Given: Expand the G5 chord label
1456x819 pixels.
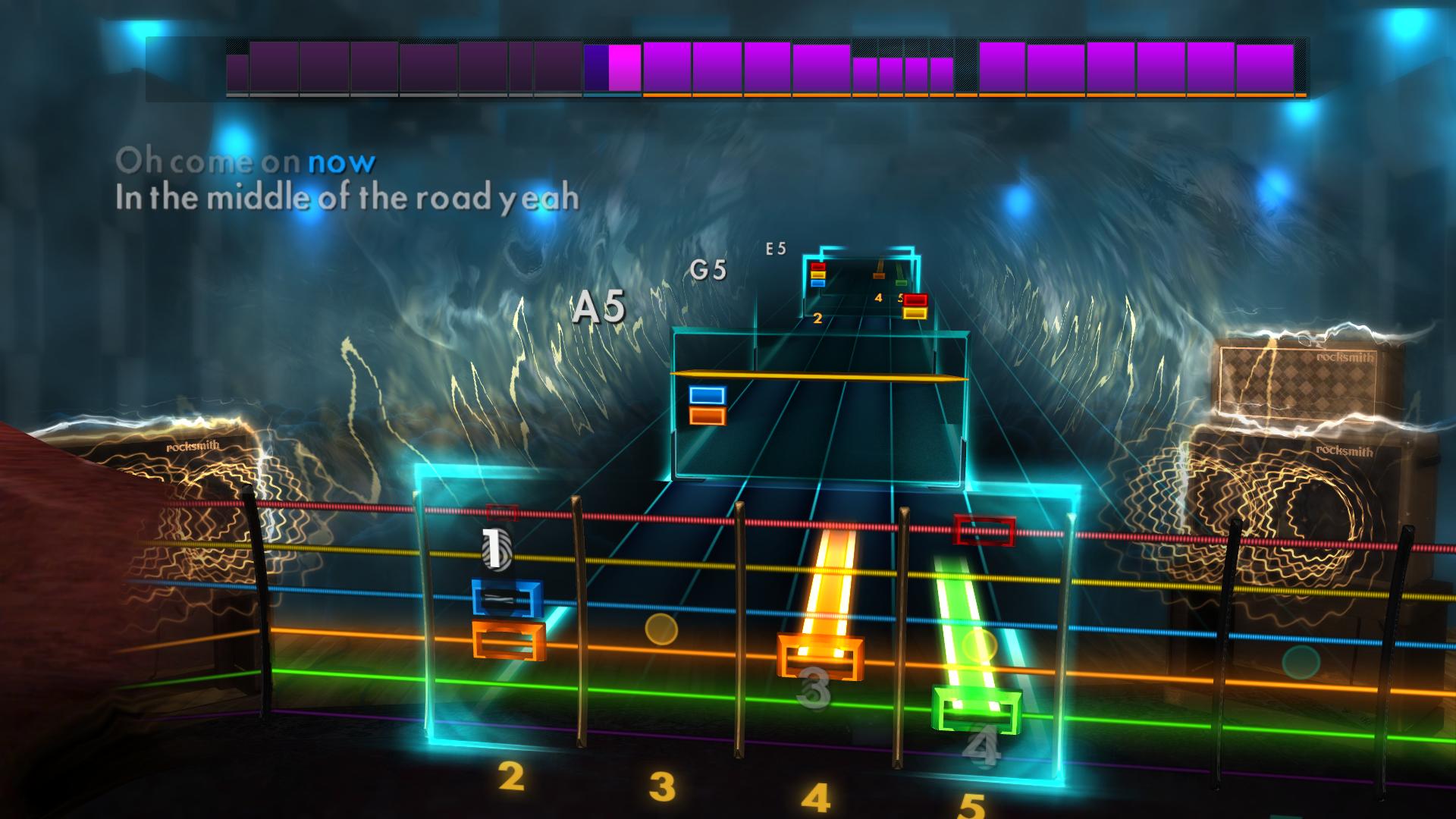Looking at the screenshot, I should pyautogui.click(x=710, y=267).
